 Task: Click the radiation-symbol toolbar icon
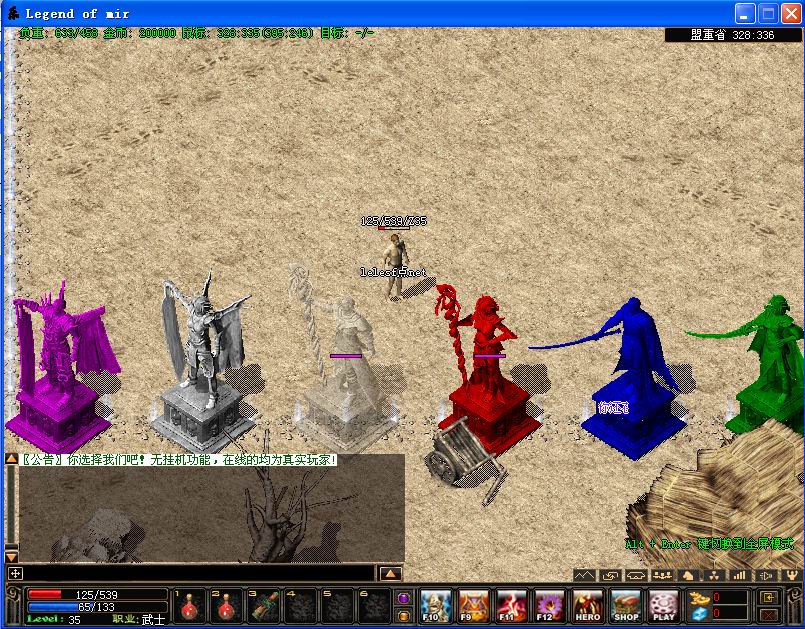(713, 576)
